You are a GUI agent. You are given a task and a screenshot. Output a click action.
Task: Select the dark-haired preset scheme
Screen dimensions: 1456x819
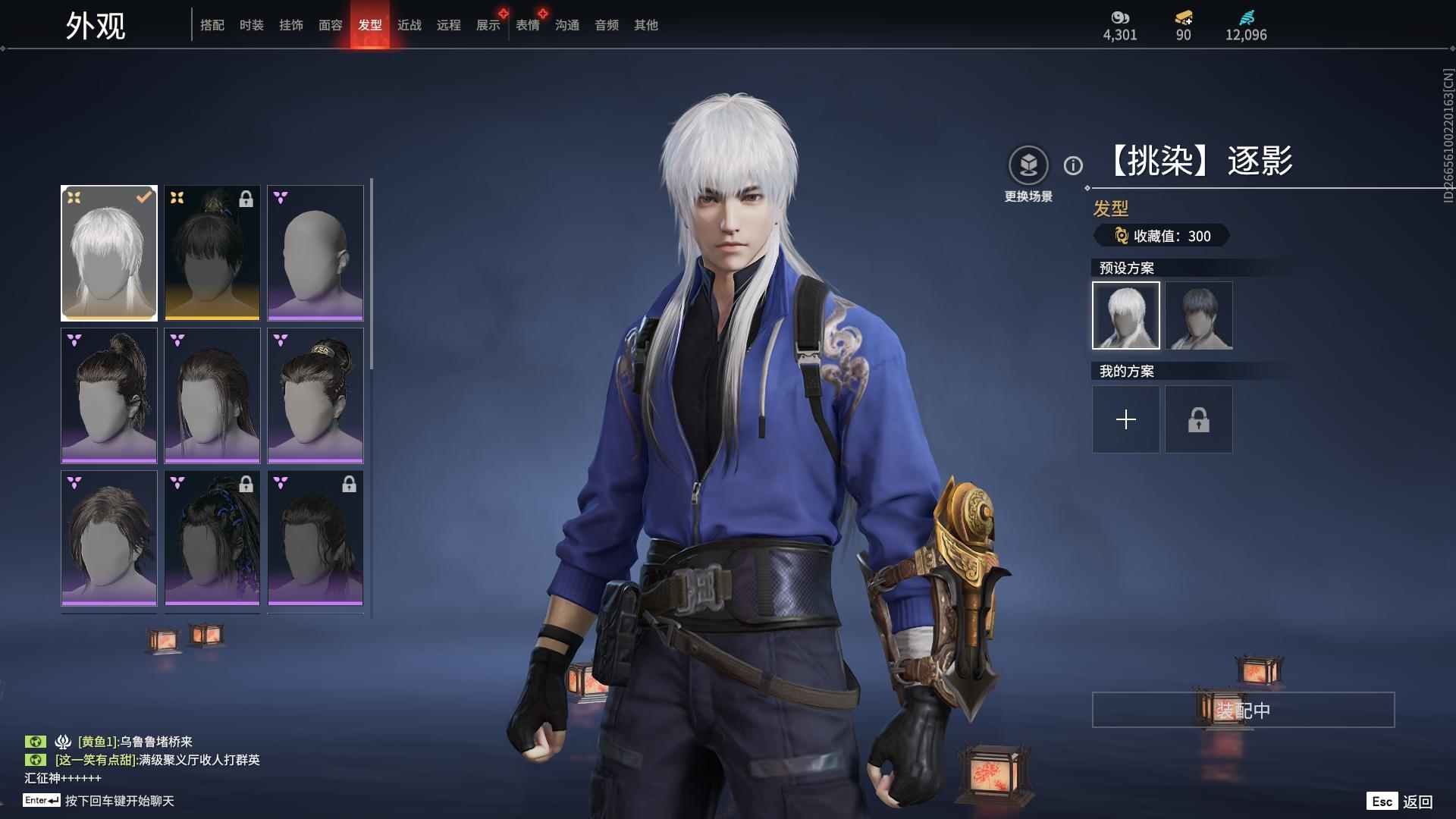pos(1199,315)
